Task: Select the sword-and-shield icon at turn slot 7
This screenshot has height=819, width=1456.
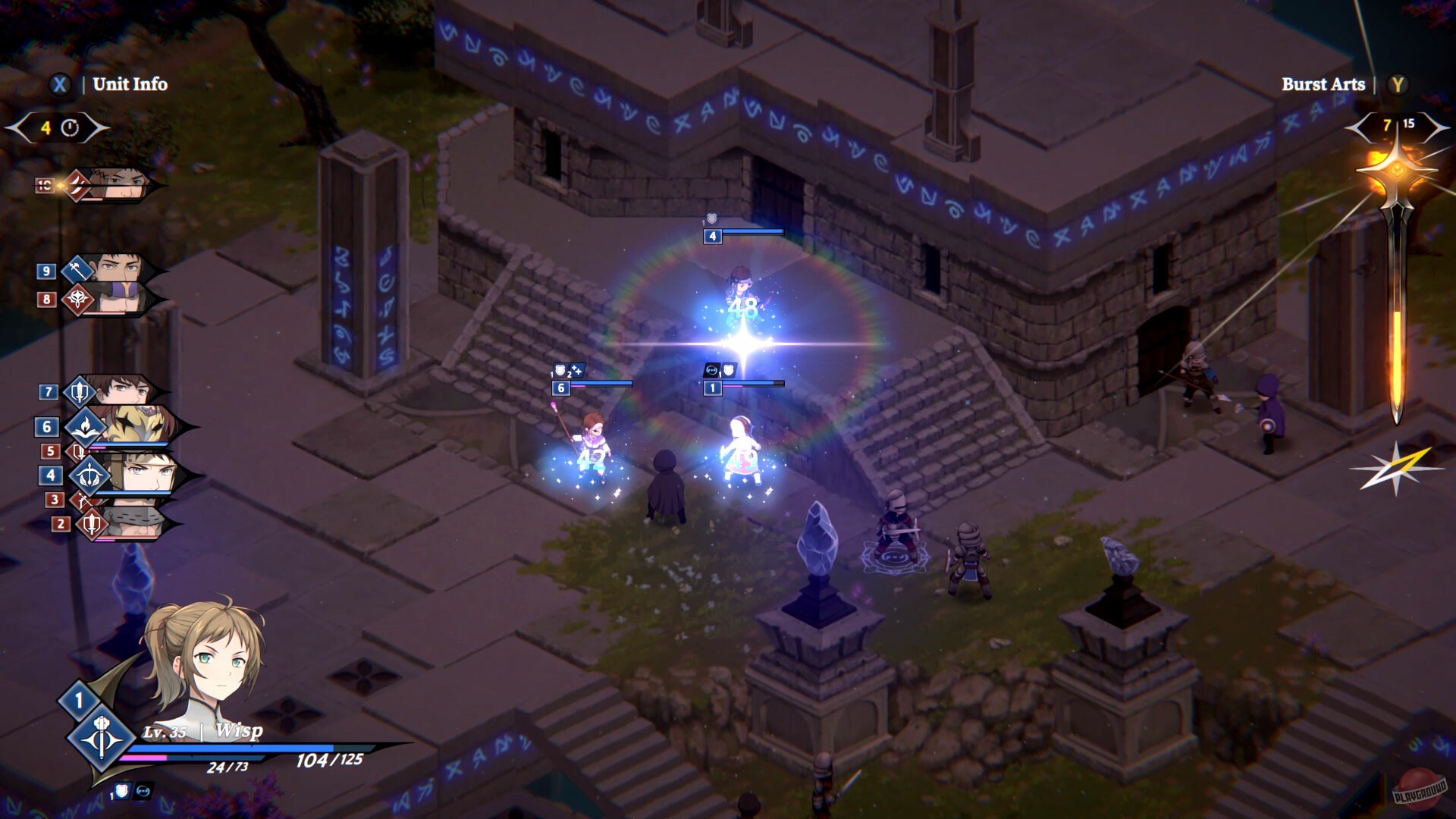Action: pyautogui.click(x=80, y=391)
